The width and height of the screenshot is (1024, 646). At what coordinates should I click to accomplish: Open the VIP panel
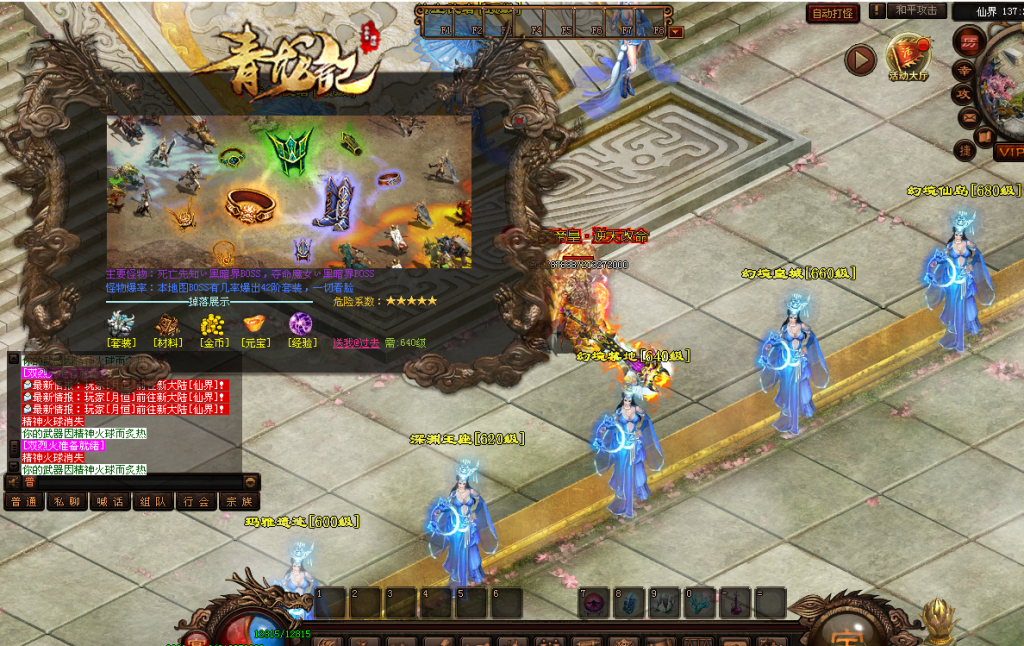pos(1008,152)
